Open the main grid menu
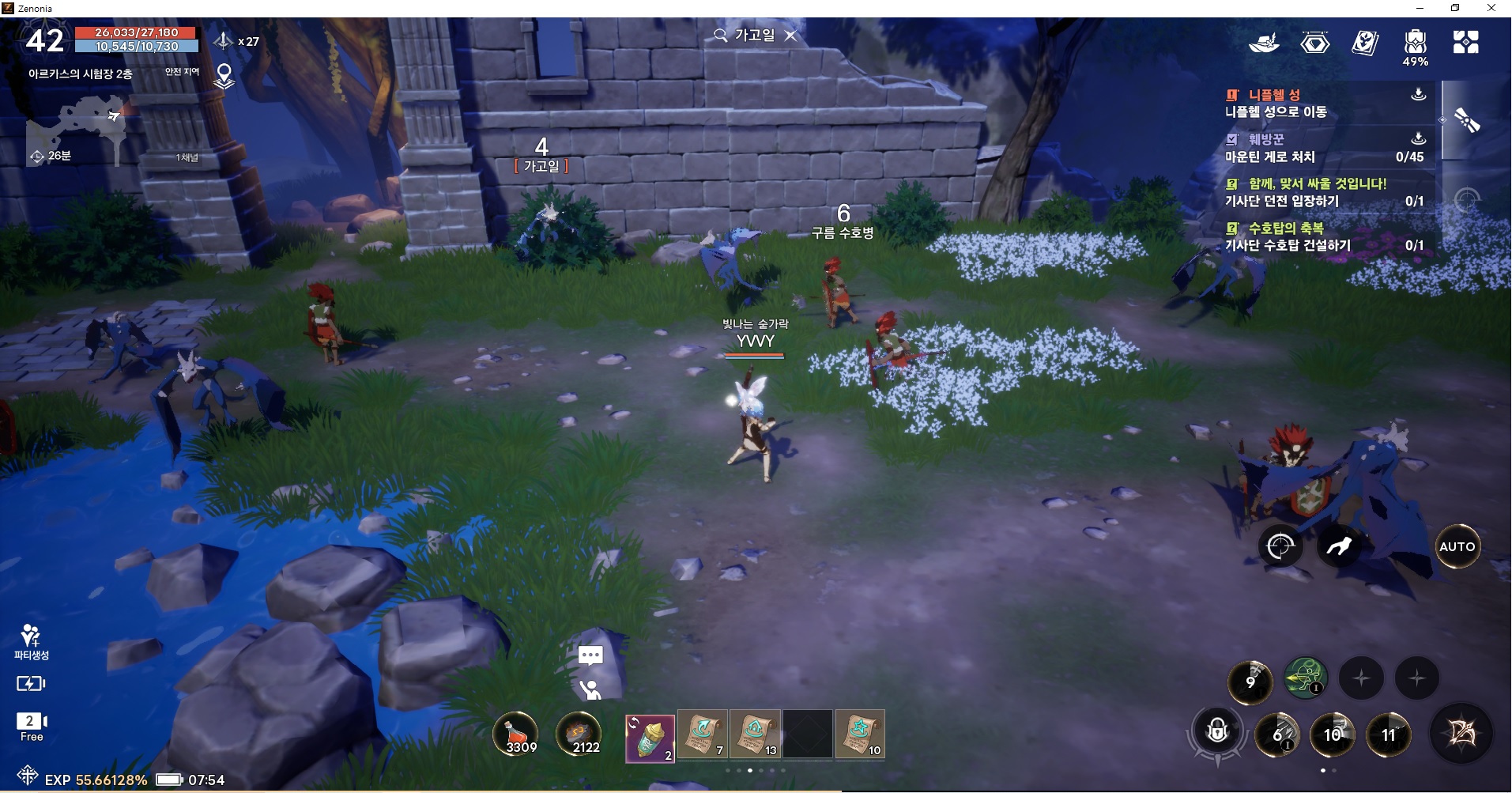 [x=1465, y=43]
